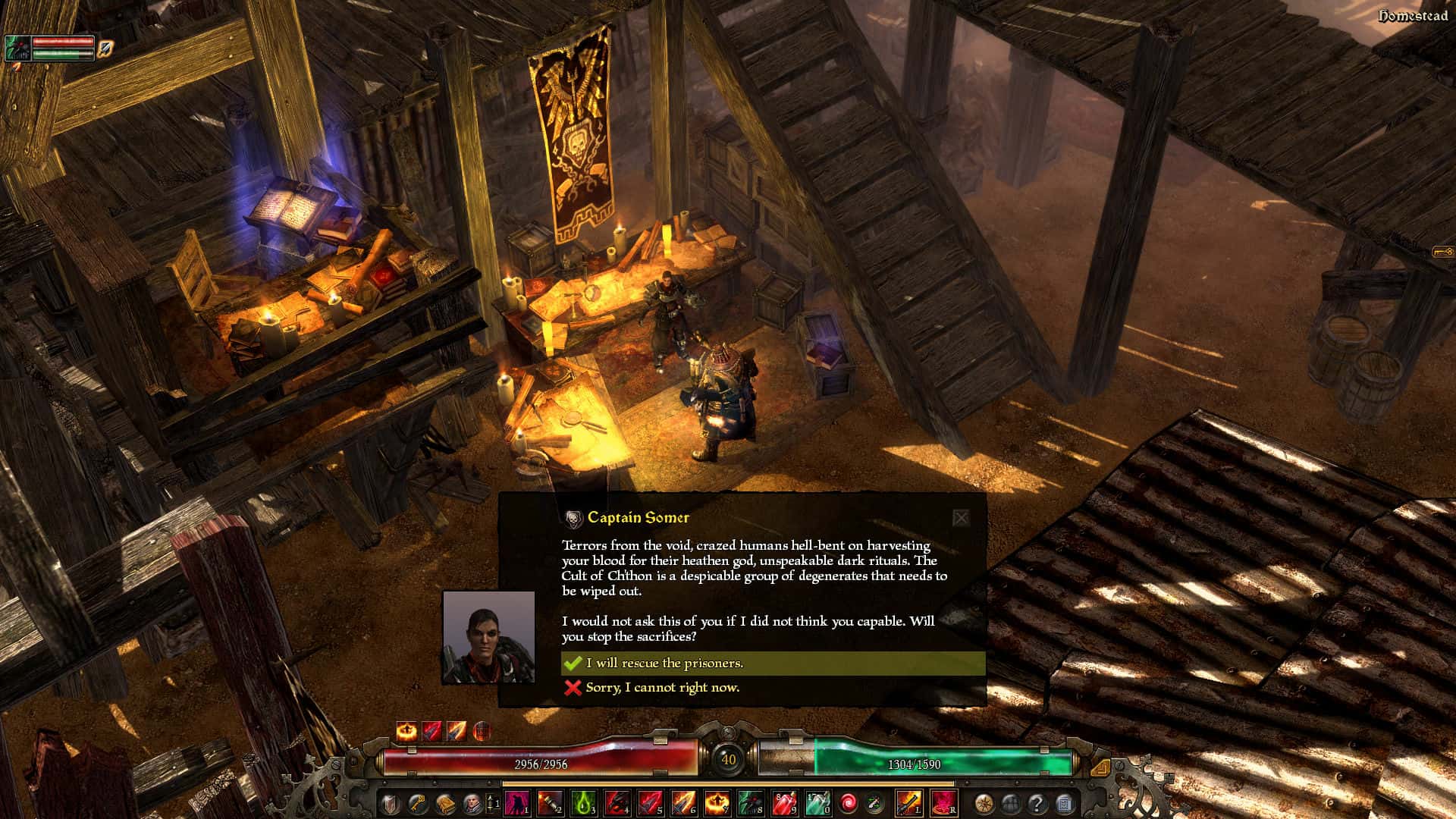Activate the green healing skill in slot 3

tap(582, 802)
